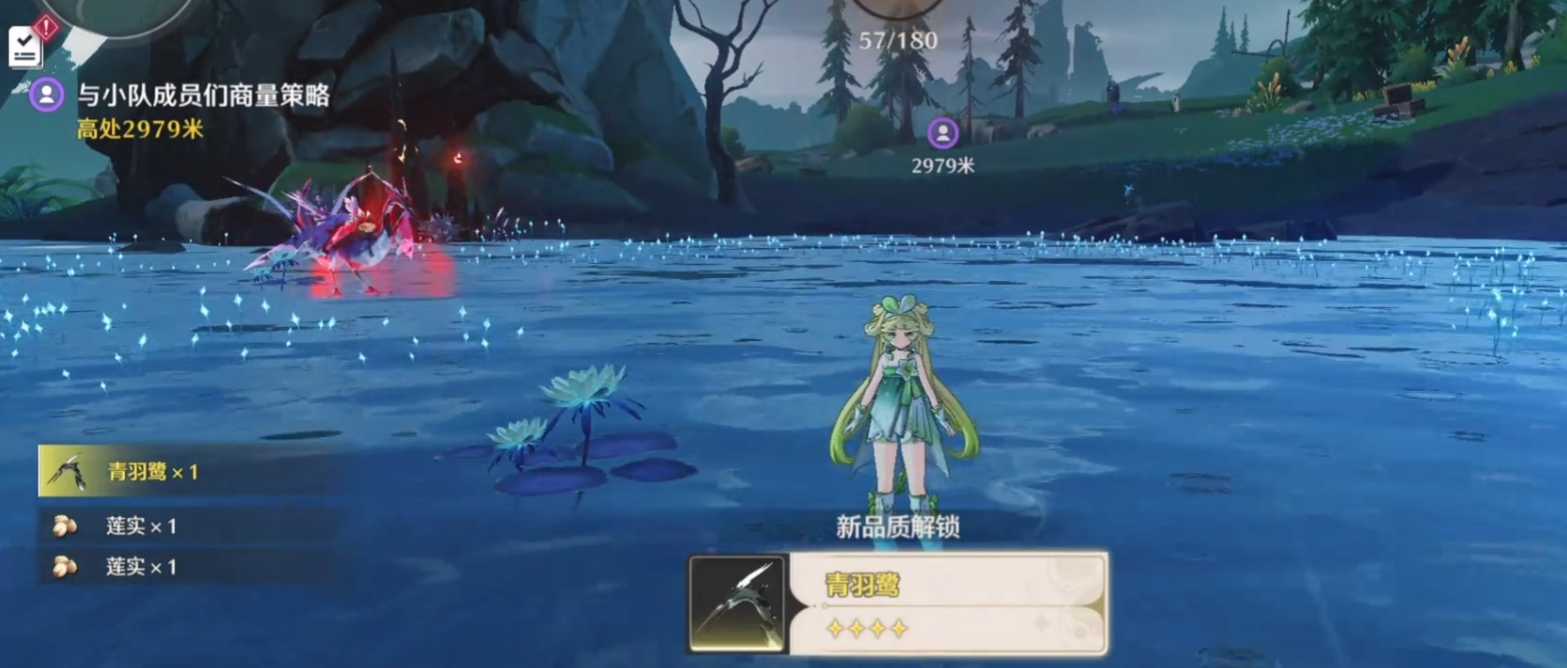1567x668 pixels.
Task: Open the circular minimap
Action: (x=118, y=12)
